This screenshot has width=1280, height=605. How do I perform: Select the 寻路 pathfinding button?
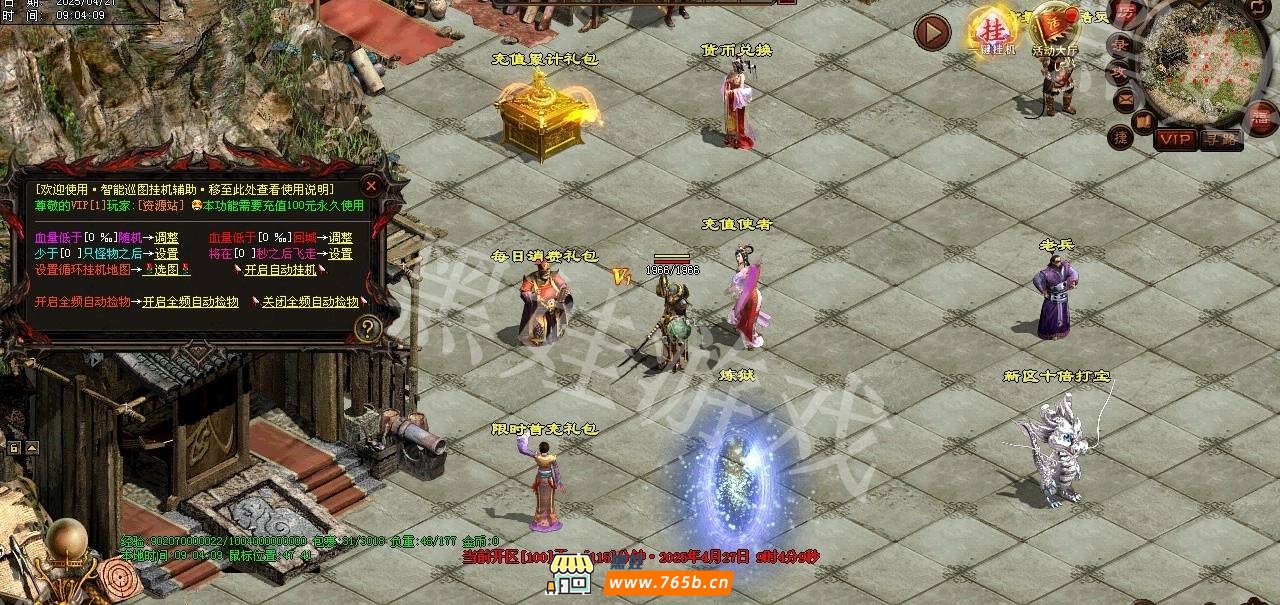(x=1220, y=140)
